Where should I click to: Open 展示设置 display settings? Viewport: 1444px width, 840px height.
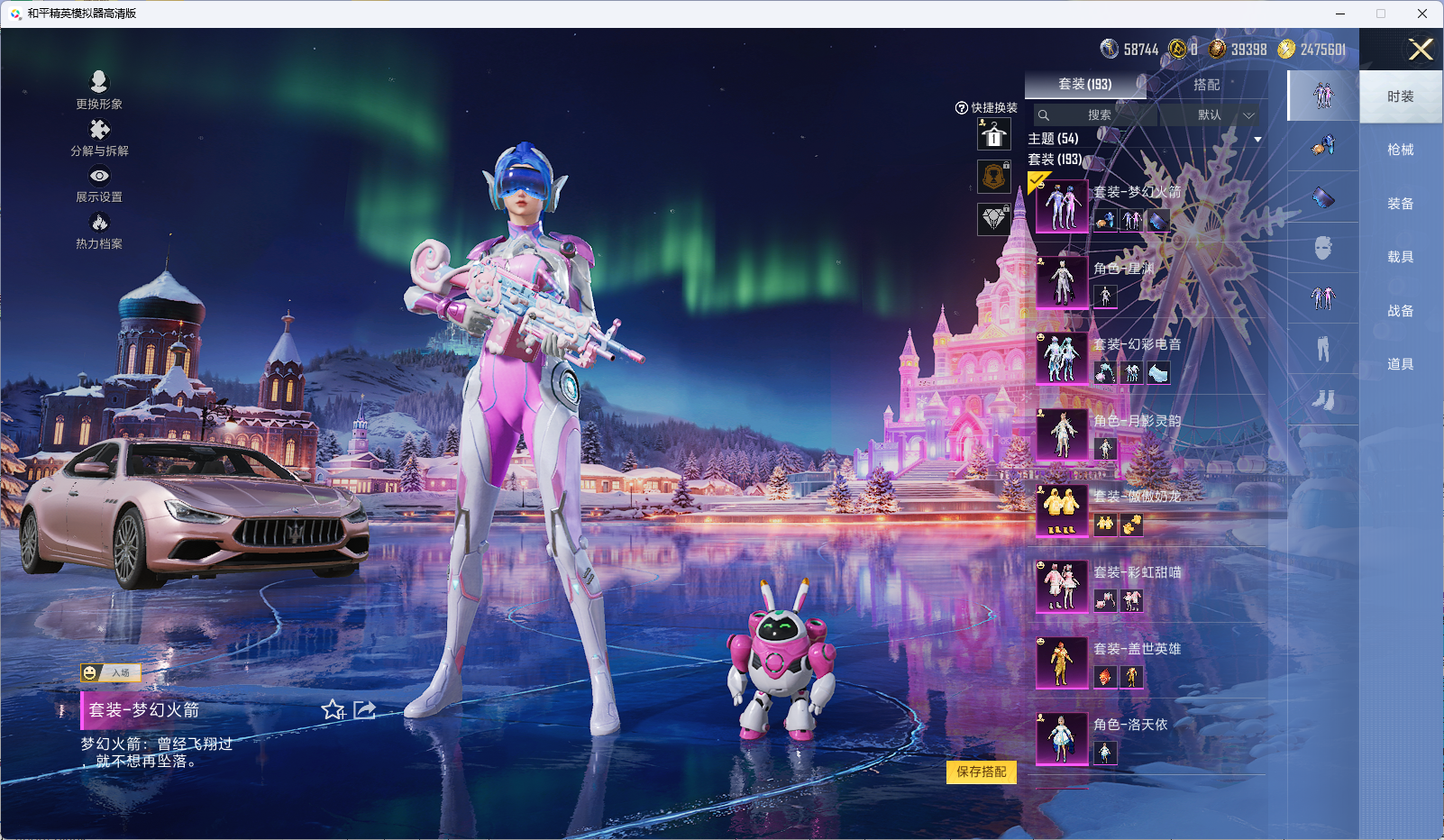pos(99,184)
